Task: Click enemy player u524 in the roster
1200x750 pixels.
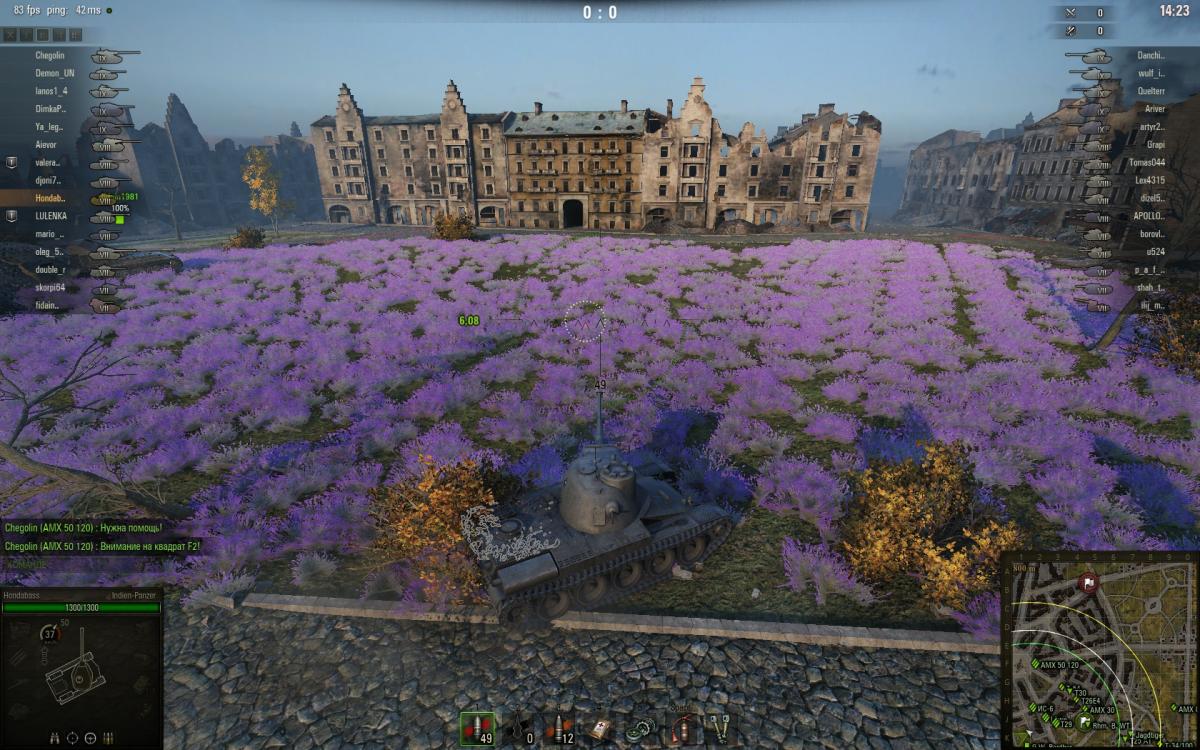Action: pos(1155,252)
